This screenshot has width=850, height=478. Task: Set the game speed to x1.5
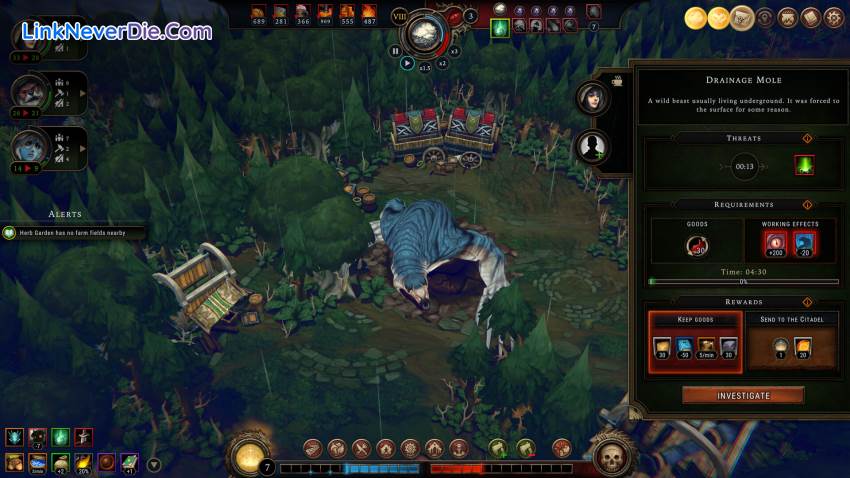coord(424,67)
